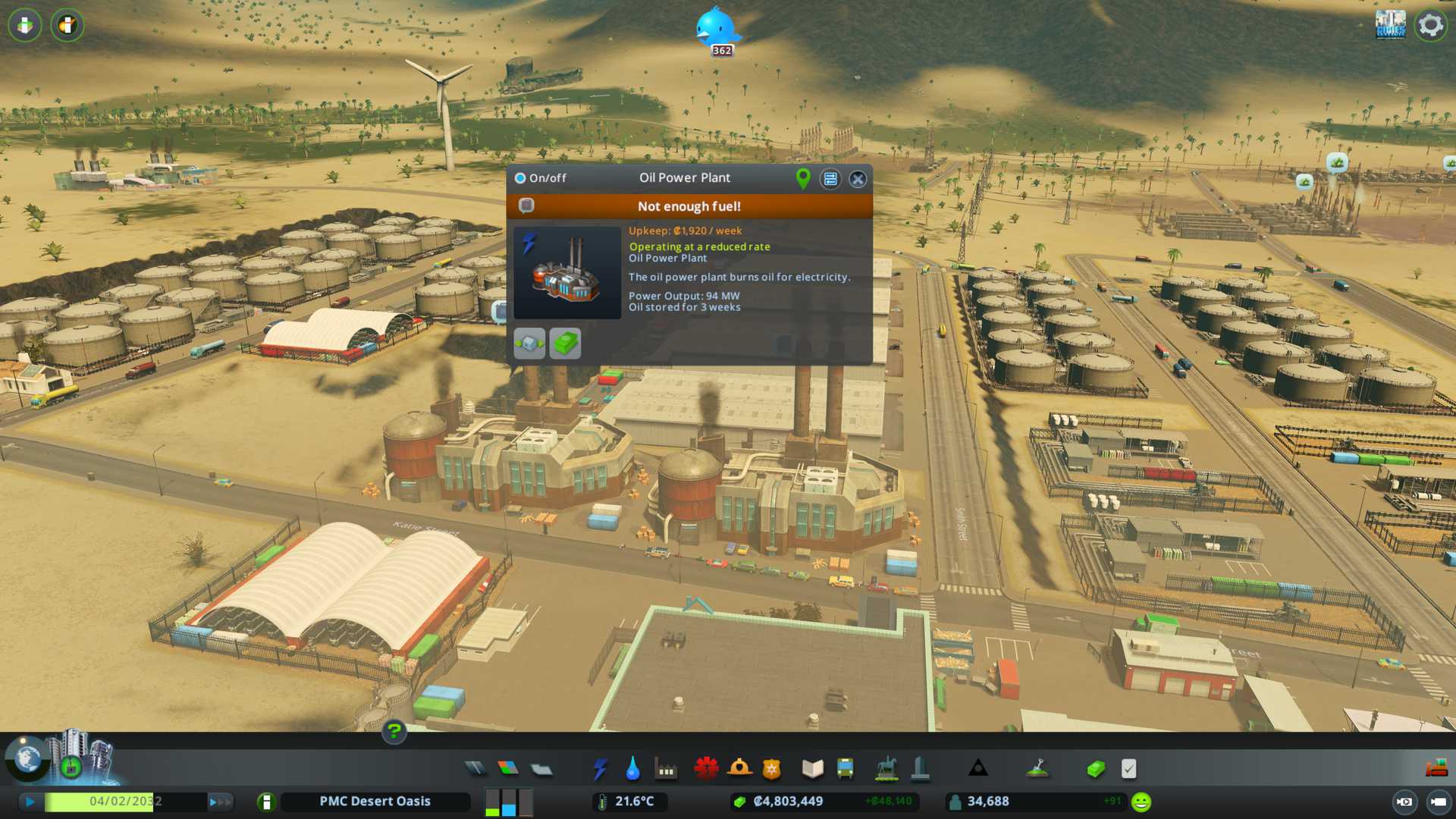
Task: Open the green question mark advisor
Action: 394,732
